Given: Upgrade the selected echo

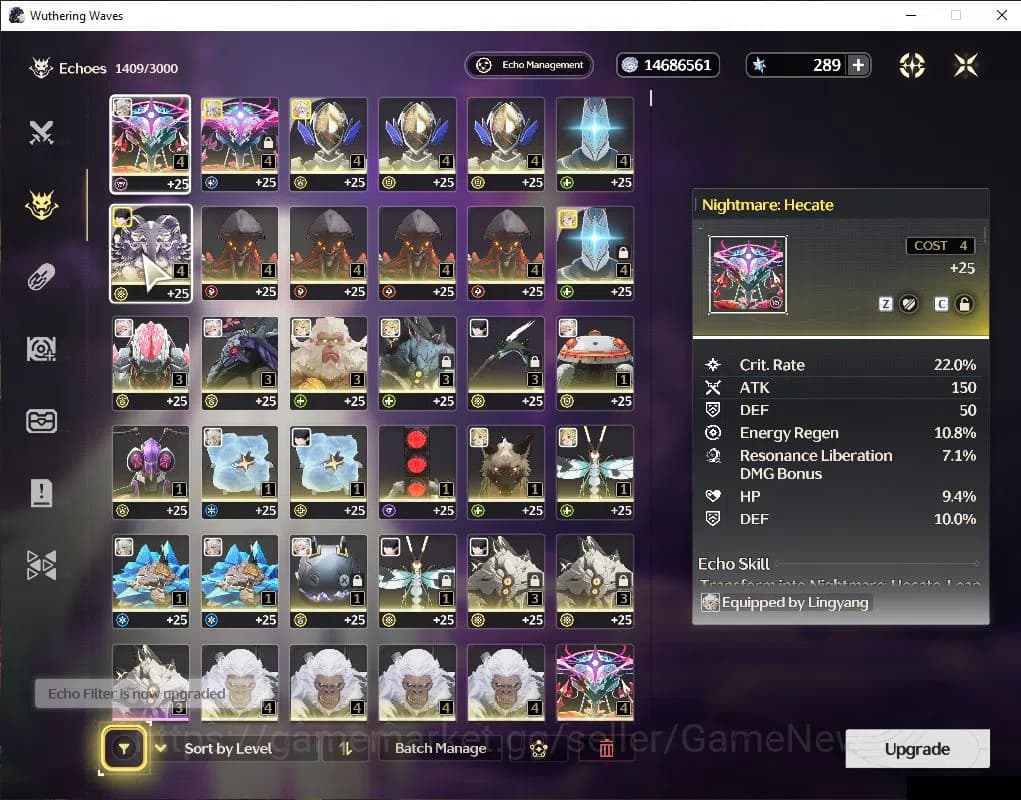Looking at the screenshot, I should point(917,749).
